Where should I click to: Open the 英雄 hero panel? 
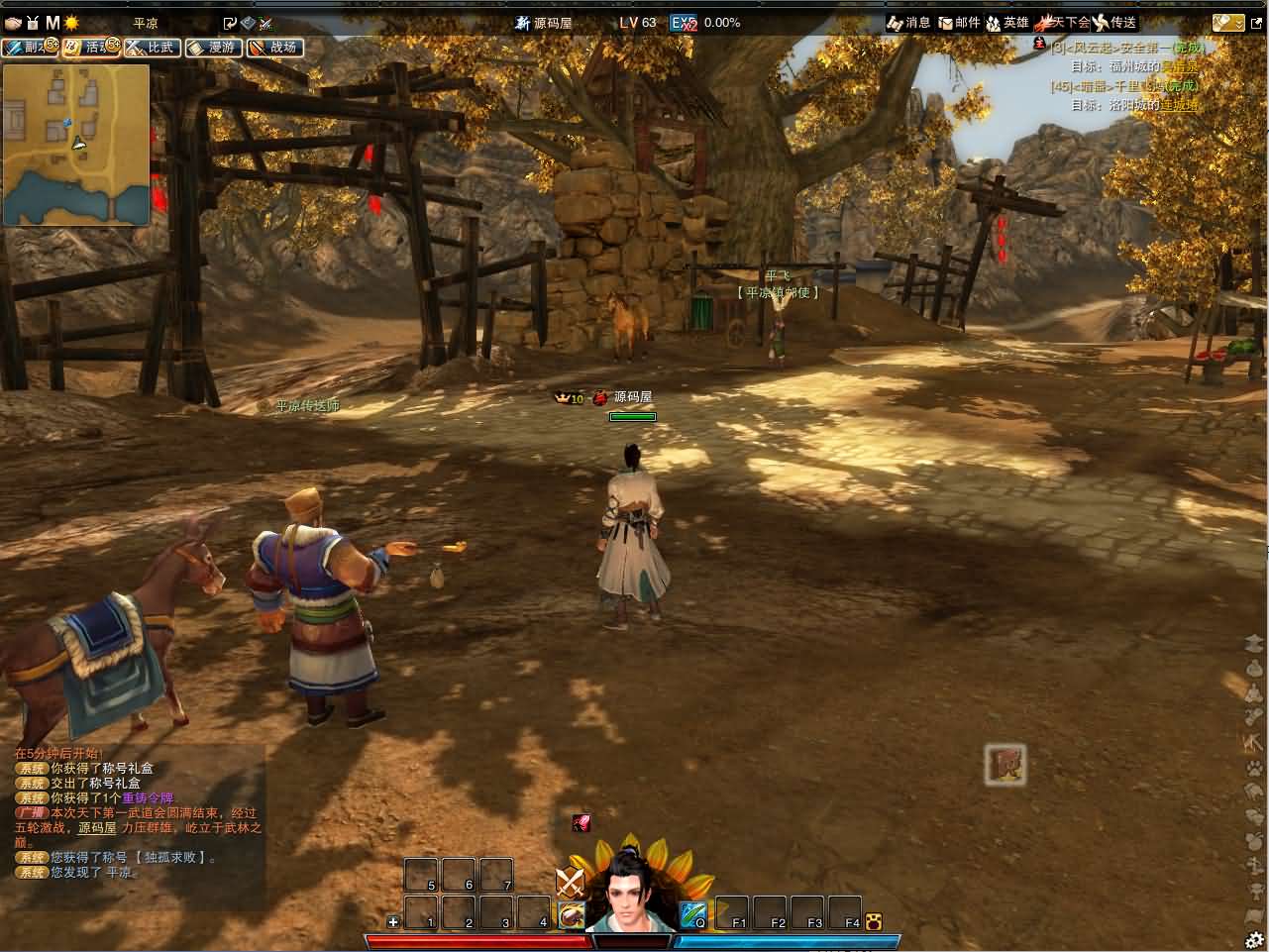1007,22
